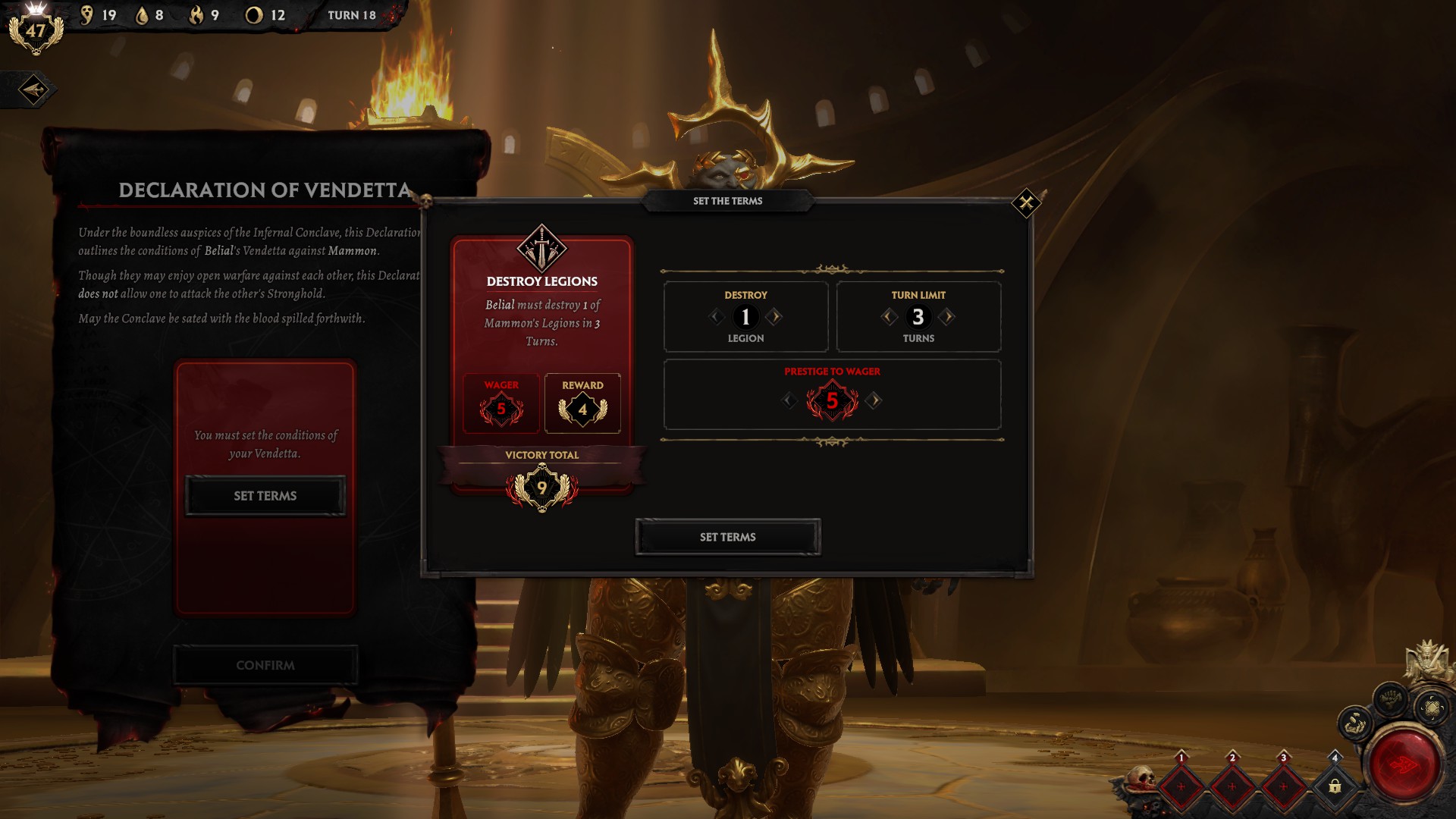Select order slot number 1
Screen dimensions: 1456x819
point(1181,786)
